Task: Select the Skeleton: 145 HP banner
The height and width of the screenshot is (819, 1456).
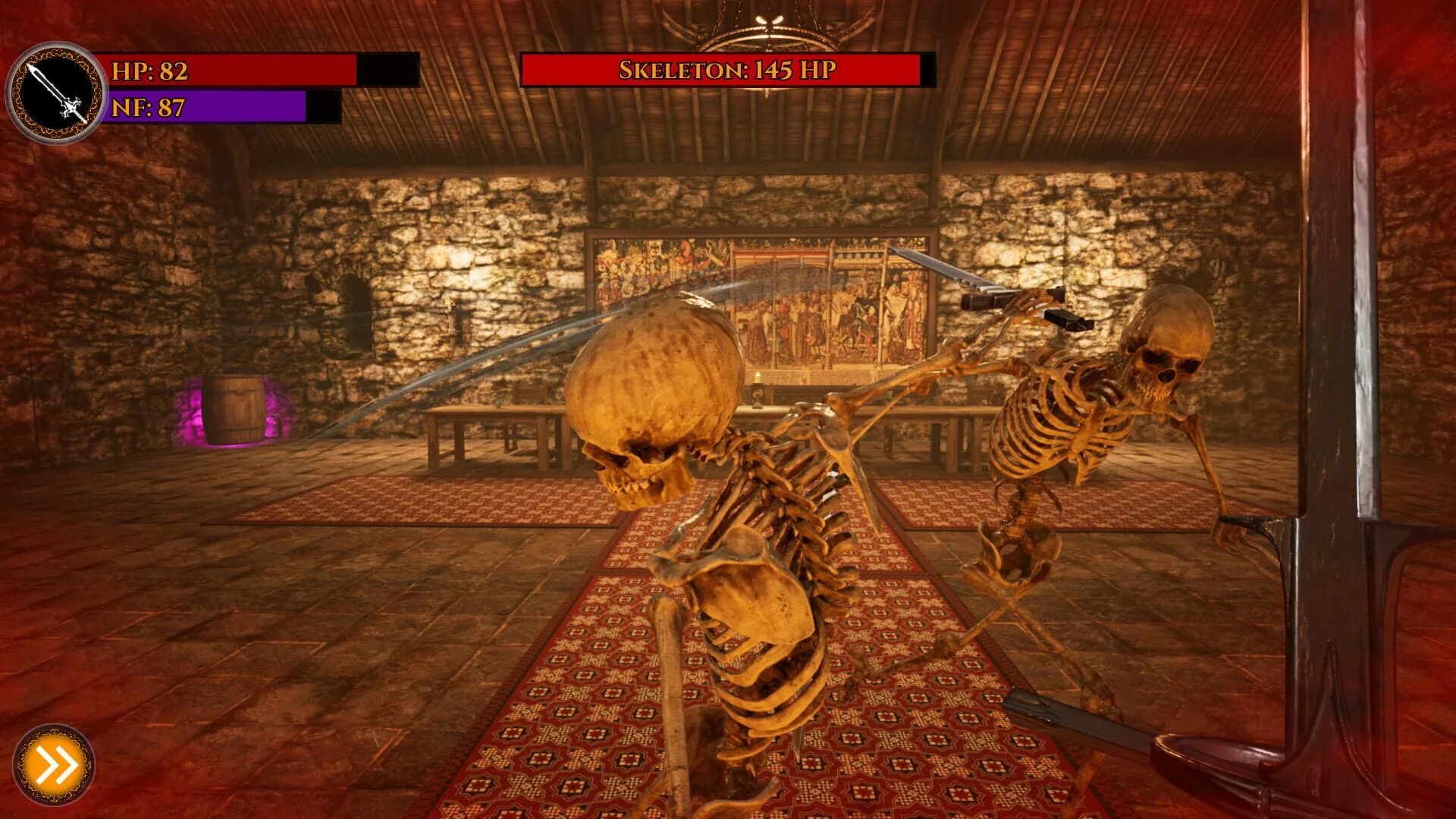Action: tap(724, 72)
